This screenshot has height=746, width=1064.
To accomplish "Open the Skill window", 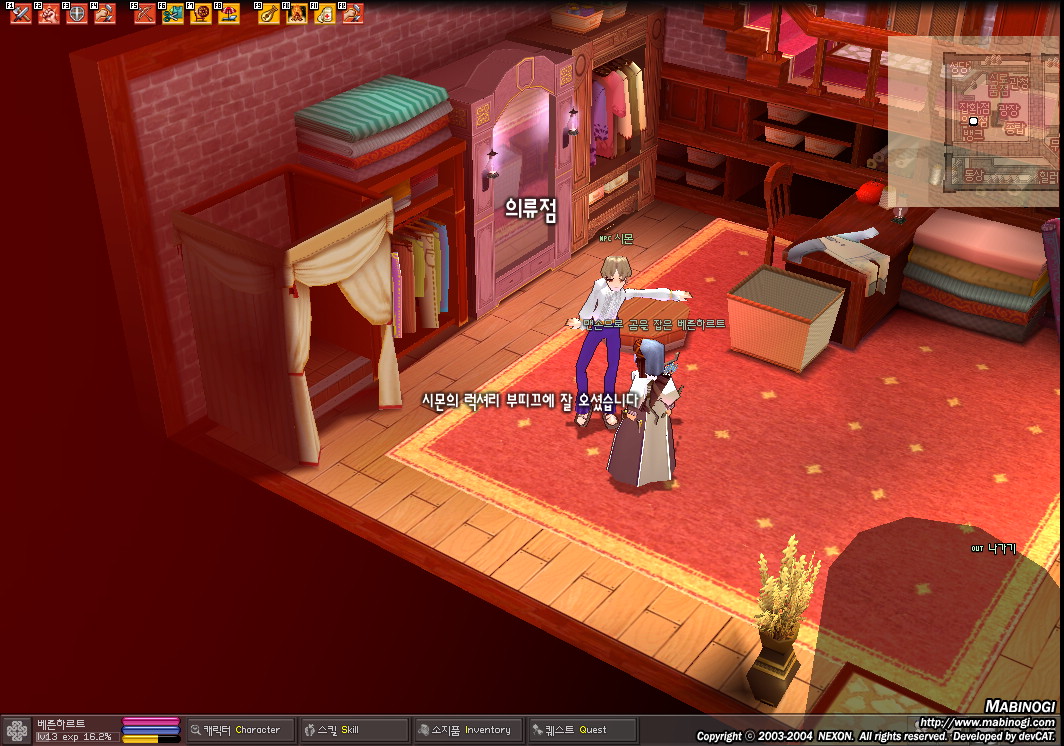I will [355, 730].
